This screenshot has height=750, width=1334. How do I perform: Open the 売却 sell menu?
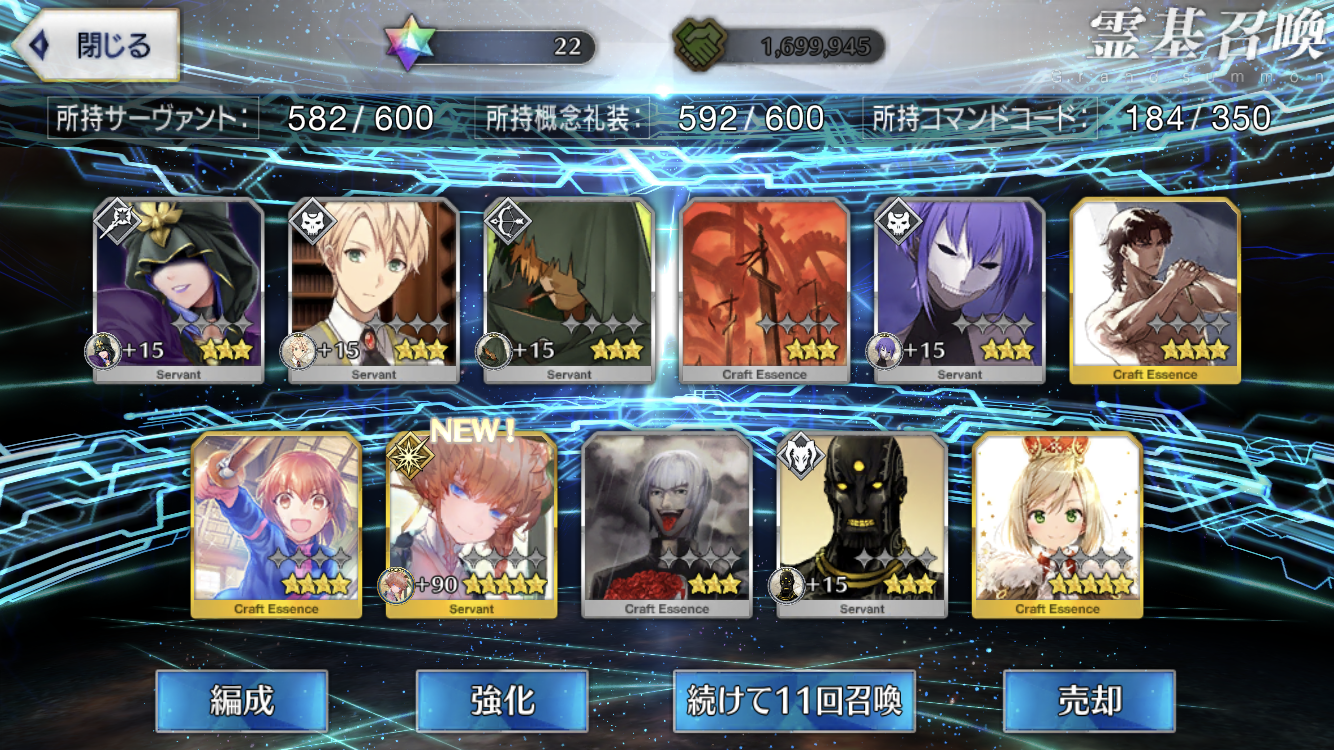pos(1088,701)
